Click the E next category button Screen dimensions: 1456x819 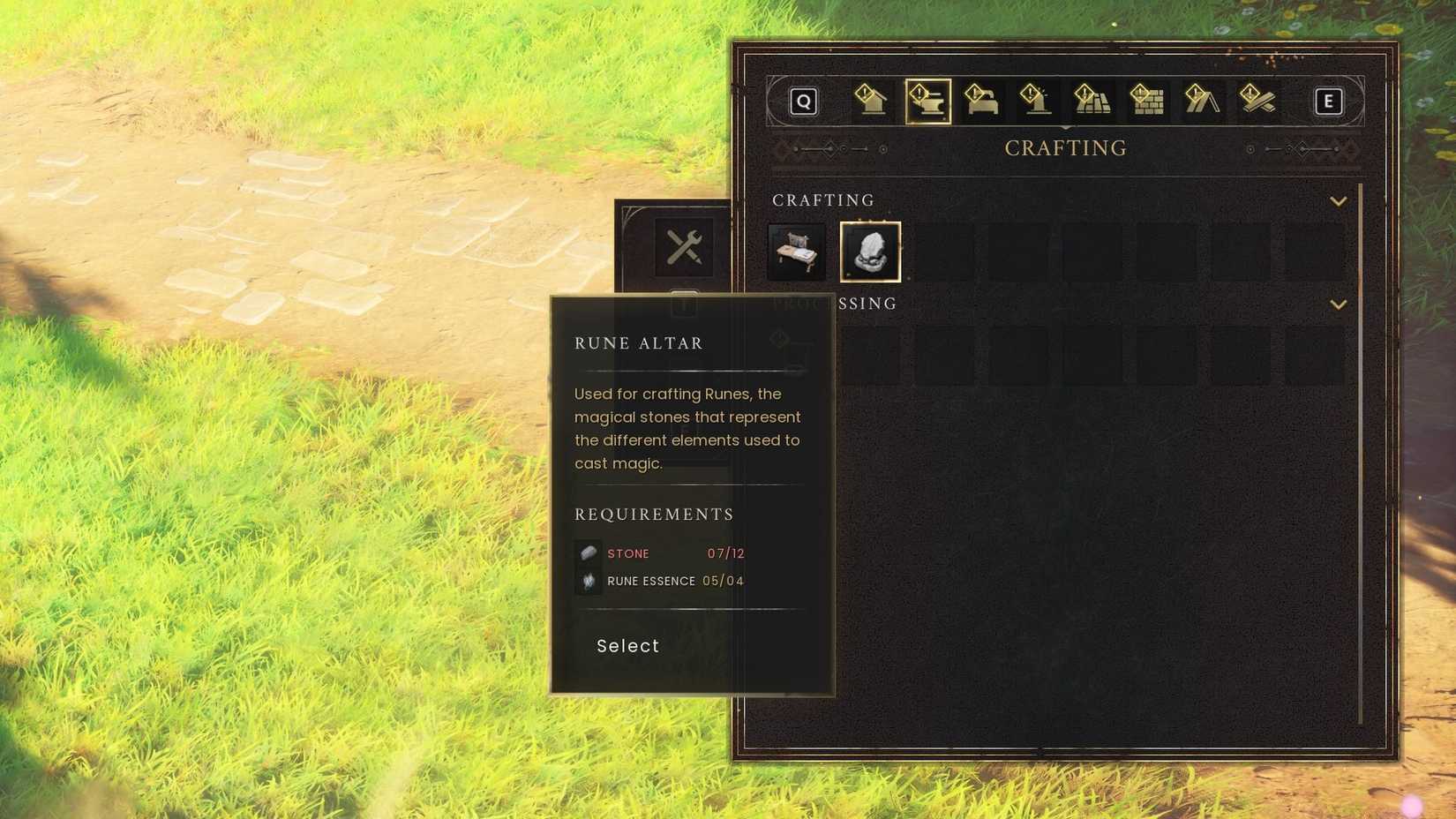point(1328,101)
